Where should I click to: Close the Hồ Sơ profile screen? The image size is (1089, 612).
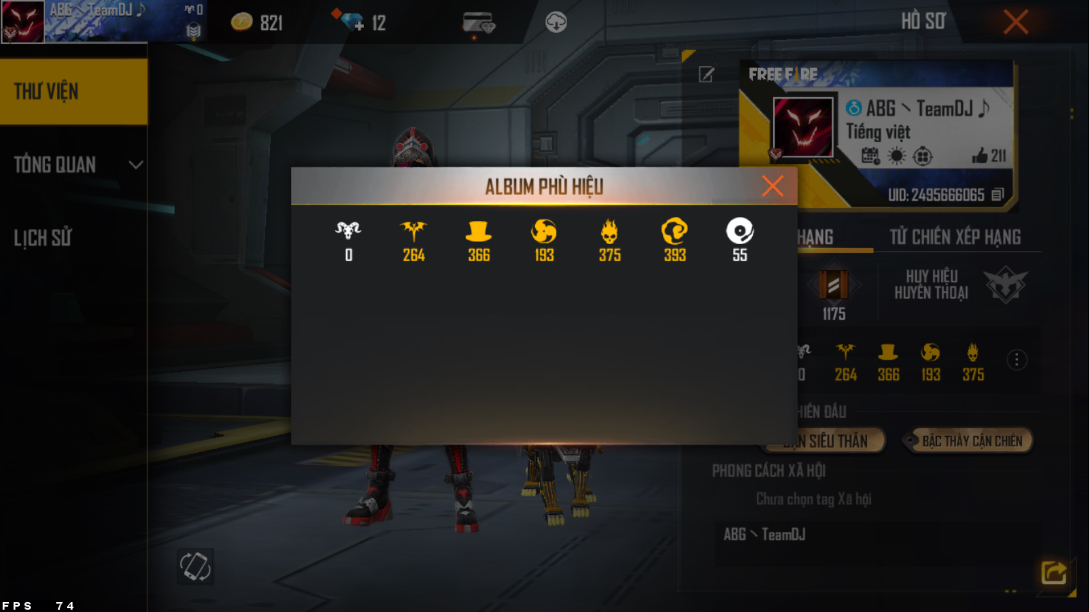1015,22
